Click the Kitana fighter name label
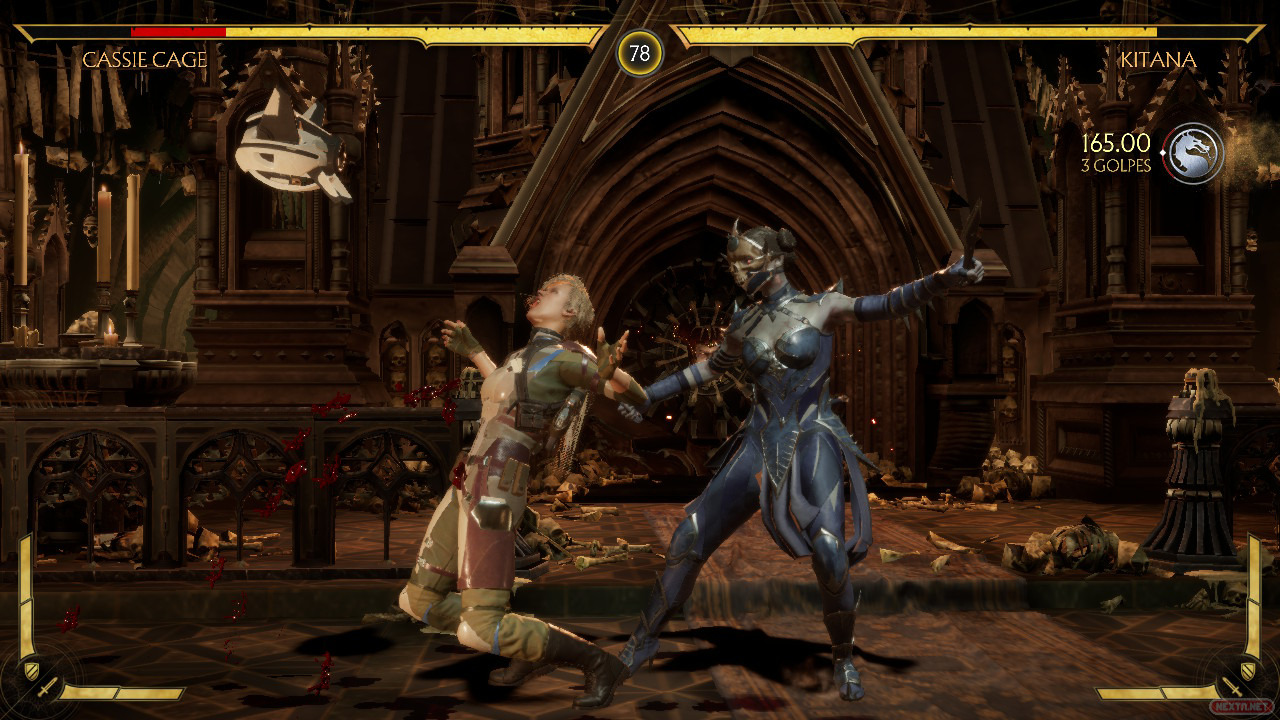The height and width of the screenshot is (720, 1280). pyautogui.click(x=1158, y=60)
